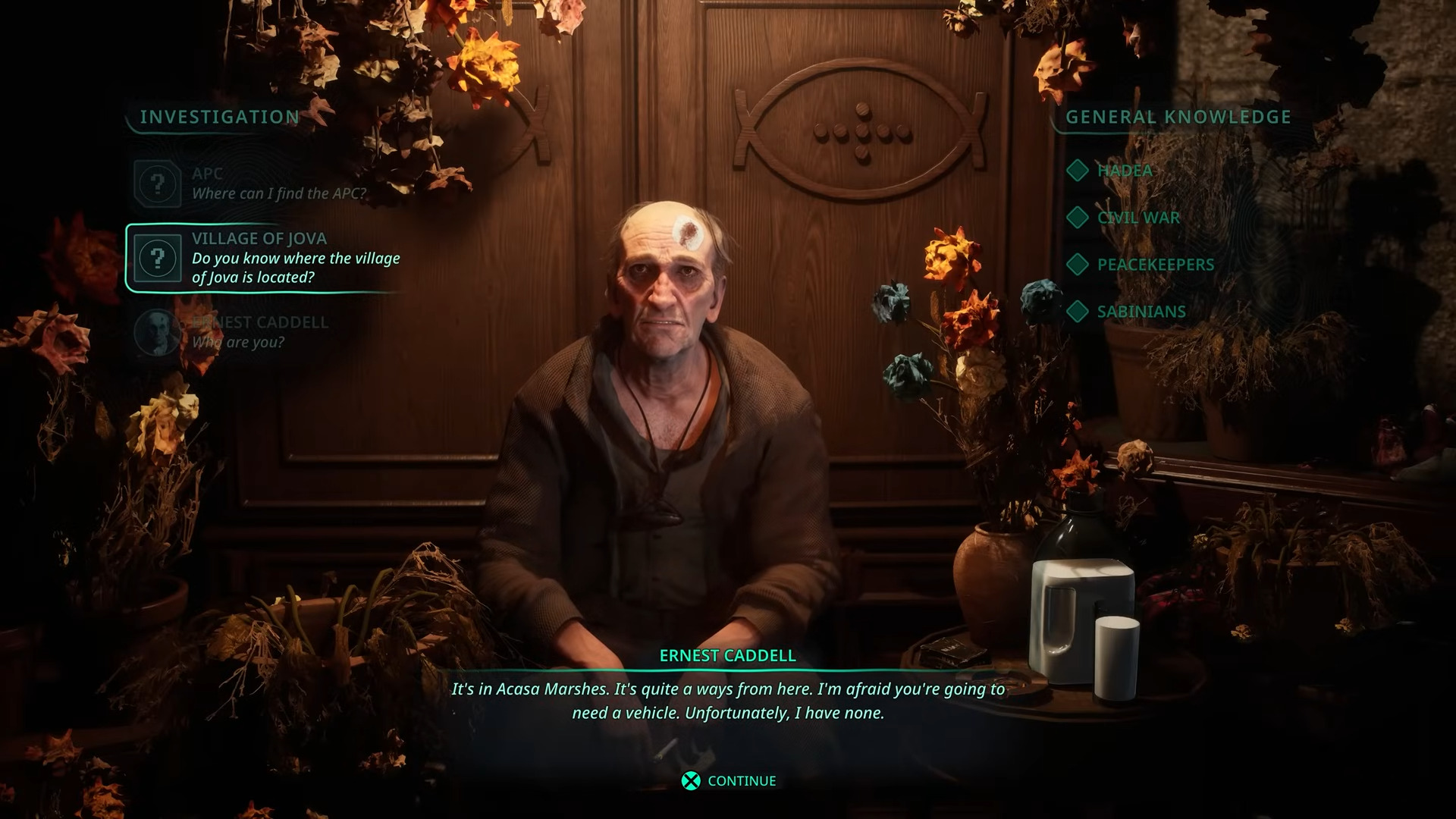Screen dimensions: 1456x819
Task: Select the Peacekeepers topic
Action: coord(1154,265)
